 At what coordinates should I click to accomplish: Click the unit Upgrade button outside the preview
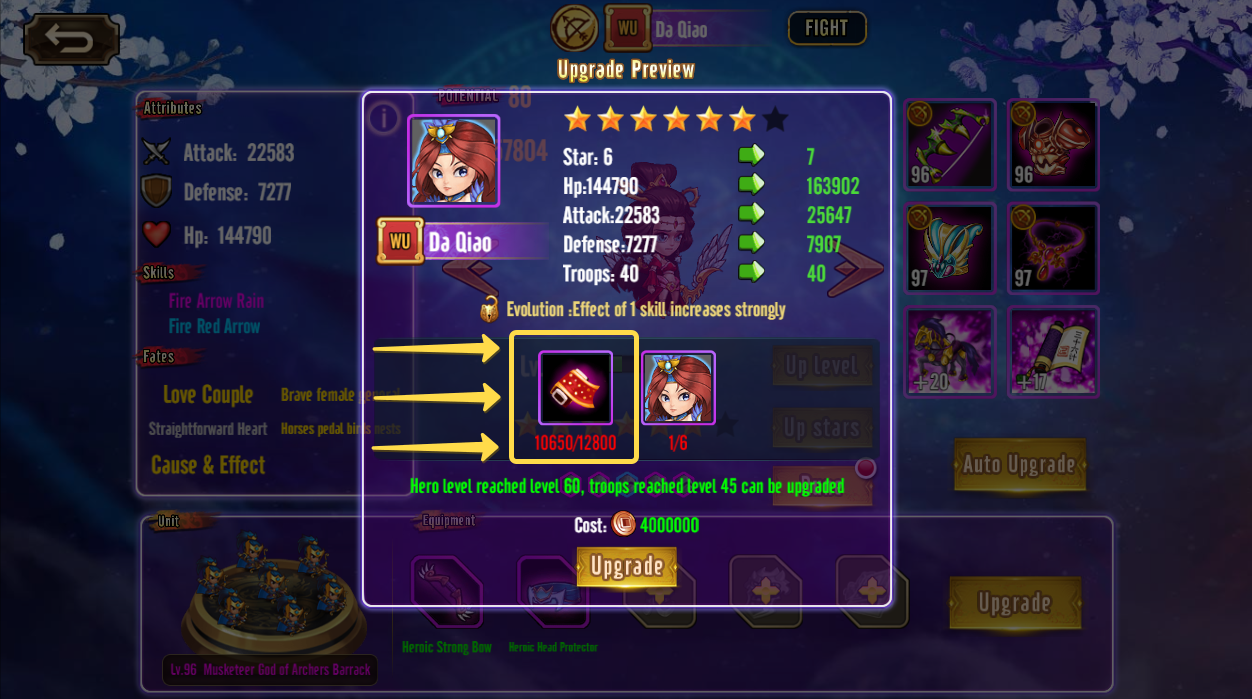(x=1014, y=603)
